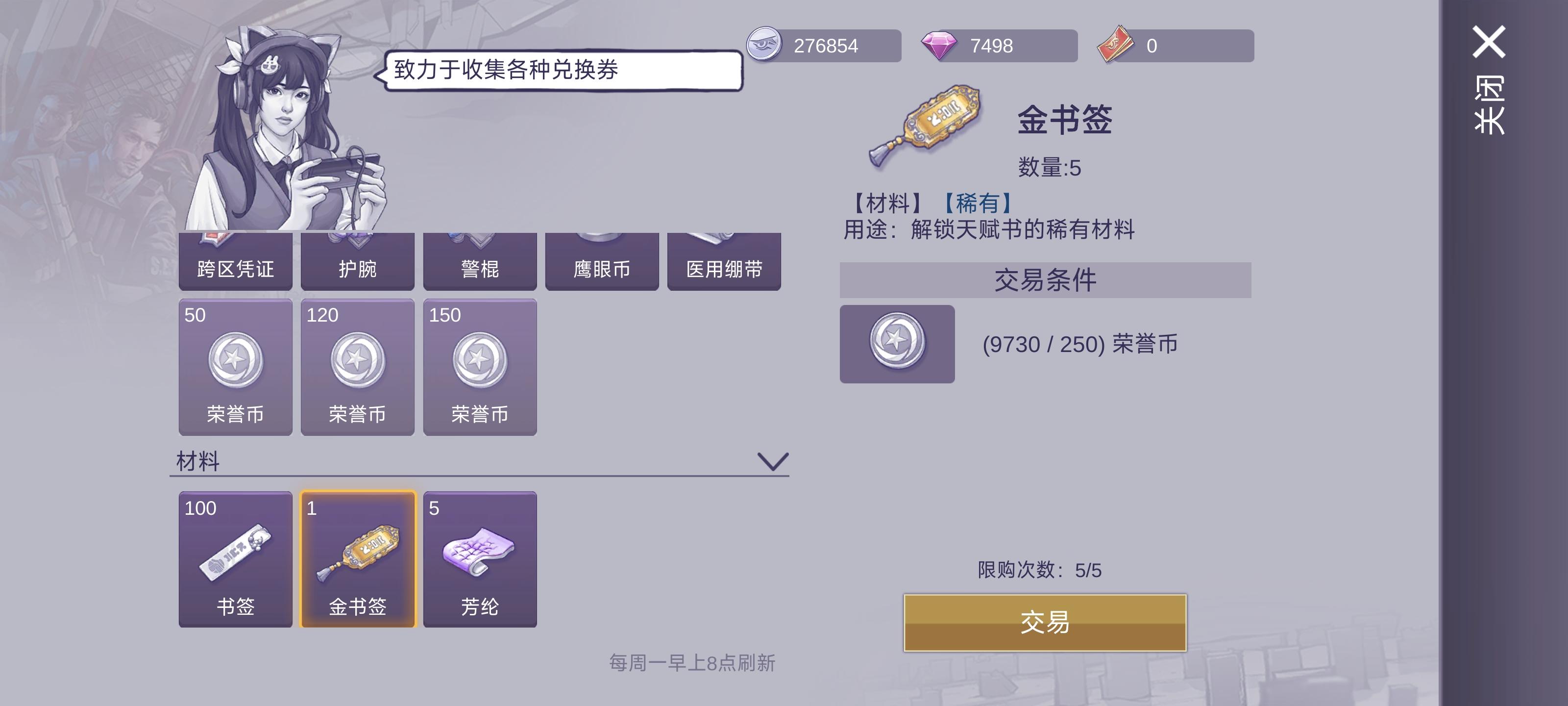Select the 50 荣誉币 pack
Screen dimensions: 1568x706
coord(235,365)
